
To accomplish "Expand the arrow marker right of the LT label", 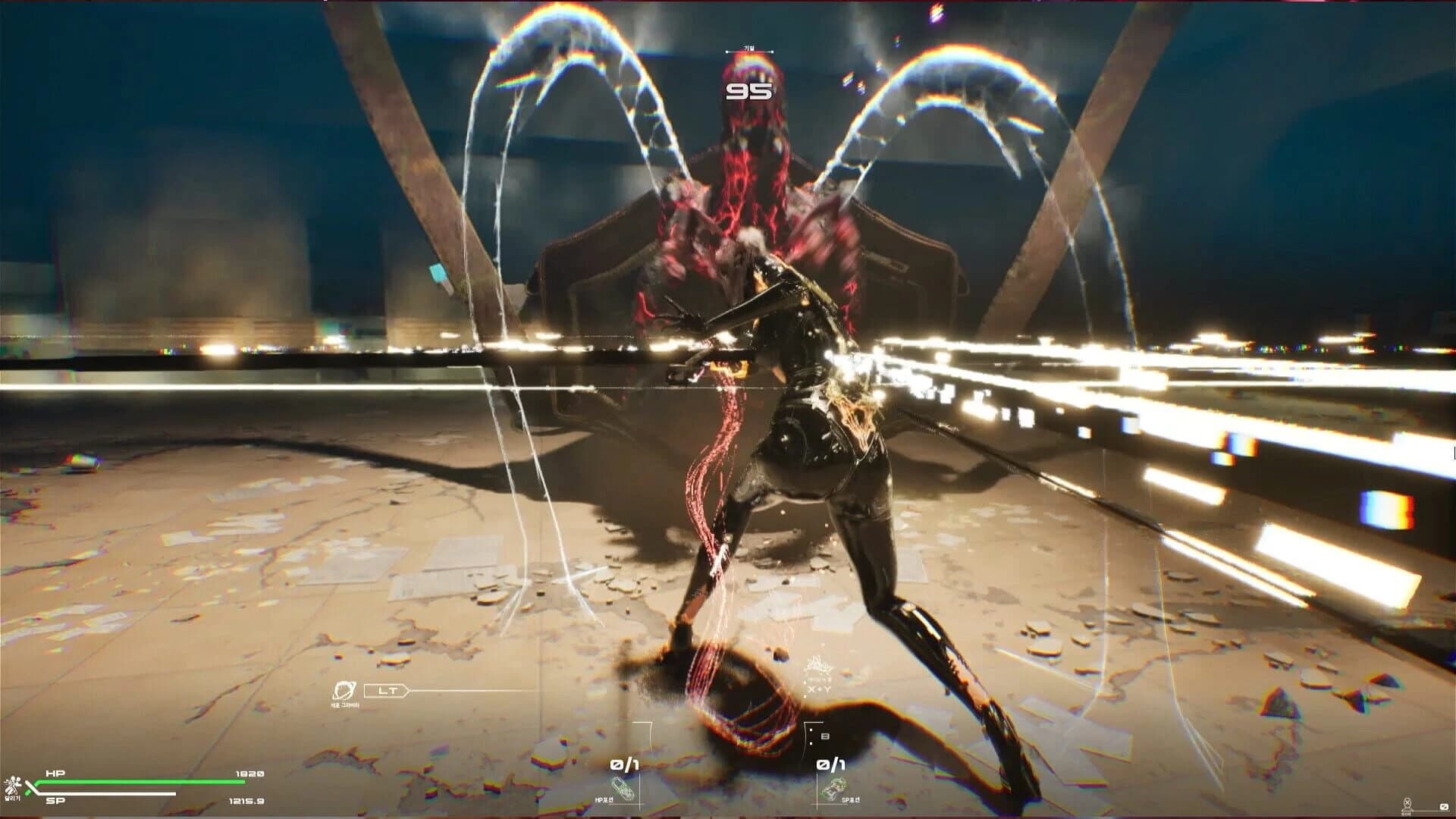I will tap(406, 690).
